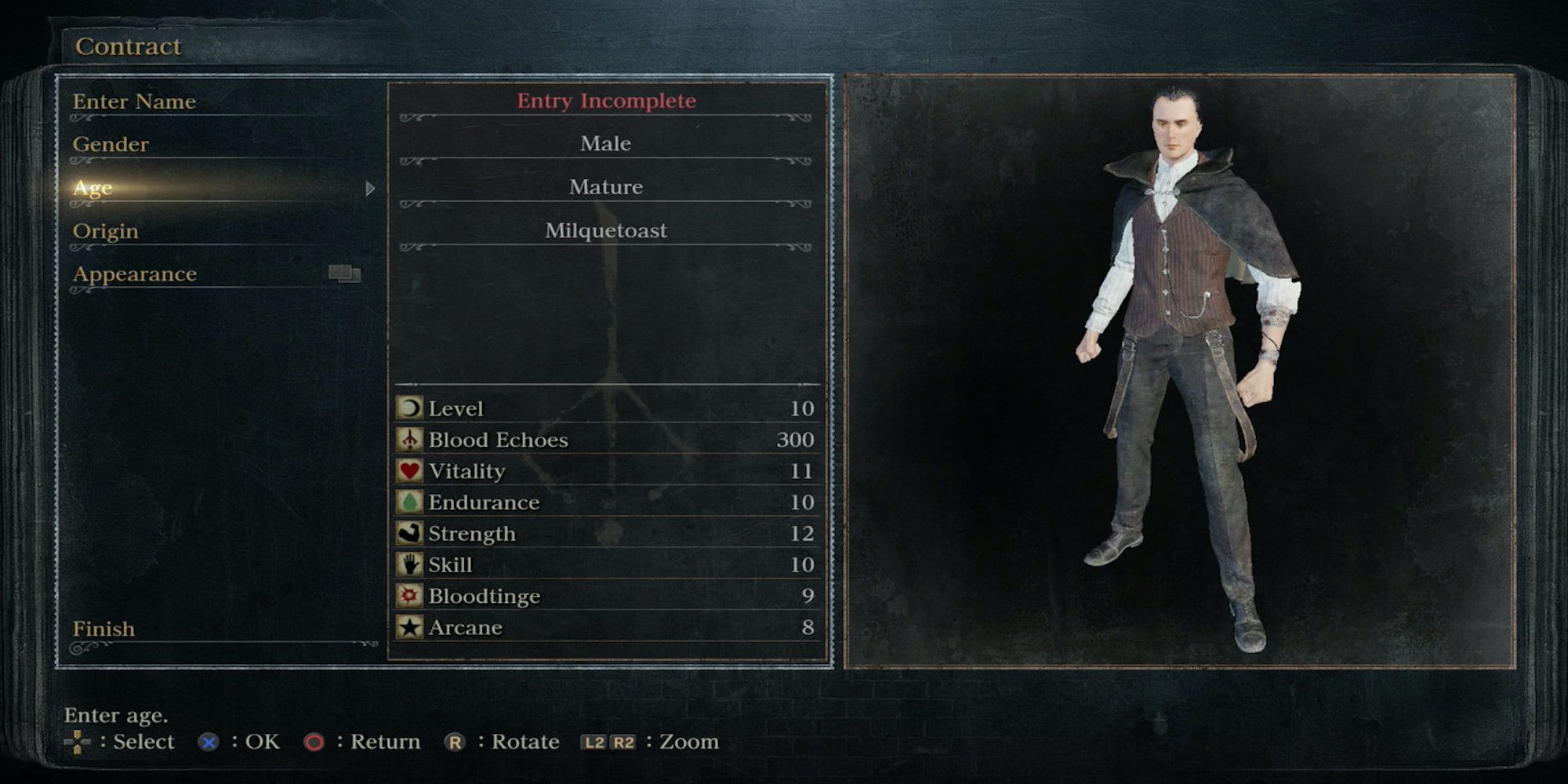Click the green droplet Endurance icon
1568x784 pixels.
pos(411,502)
